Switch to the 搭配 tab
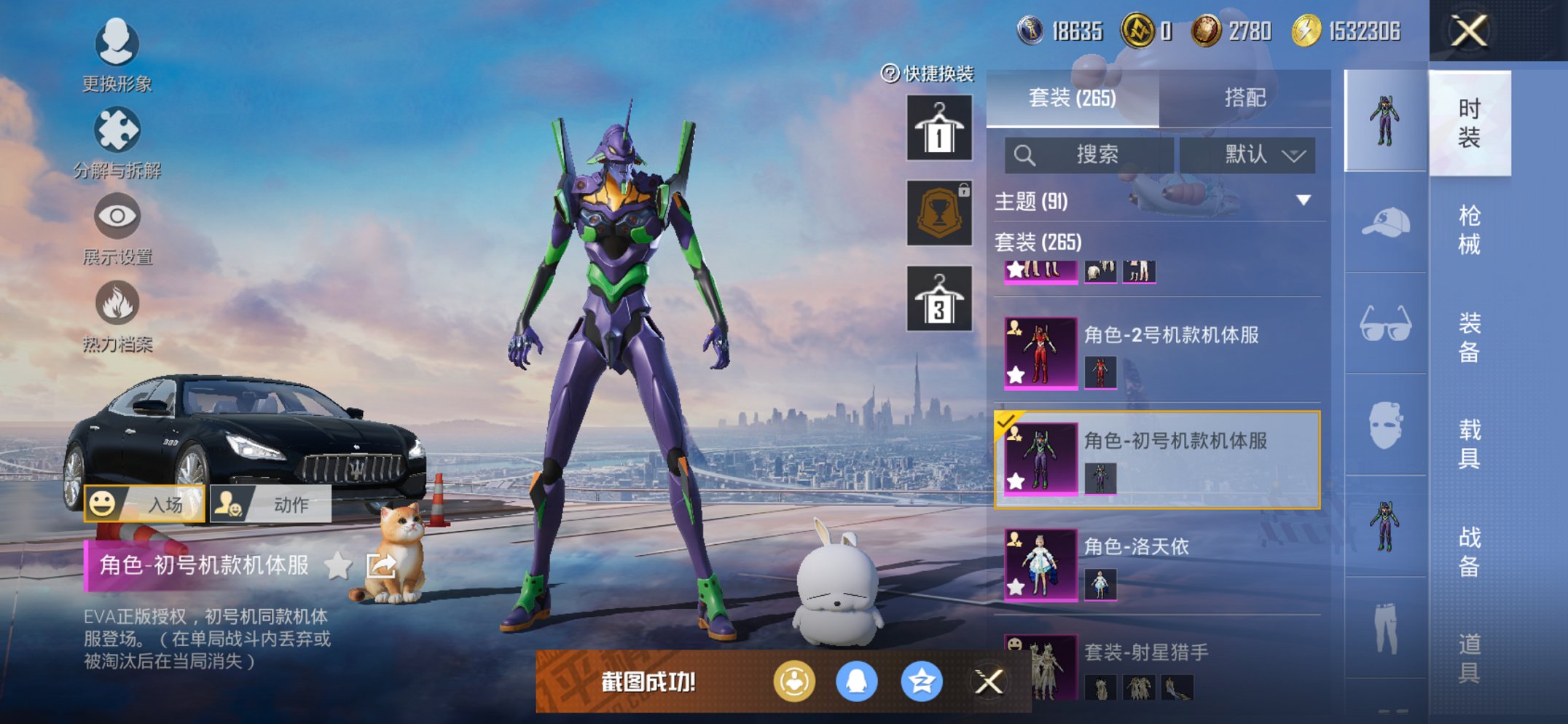The width and height of the screenshot is (1568, 724). (1244, 98)
